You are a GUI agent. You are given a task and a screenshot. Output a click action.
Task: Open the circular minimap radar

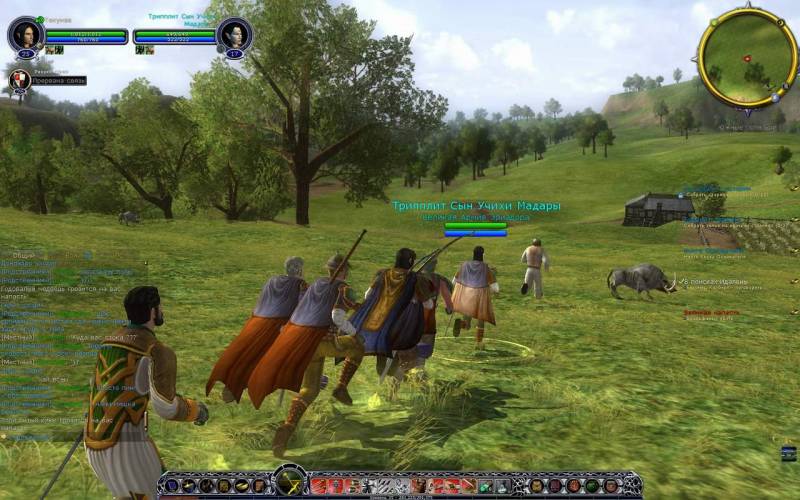[747, 58]
